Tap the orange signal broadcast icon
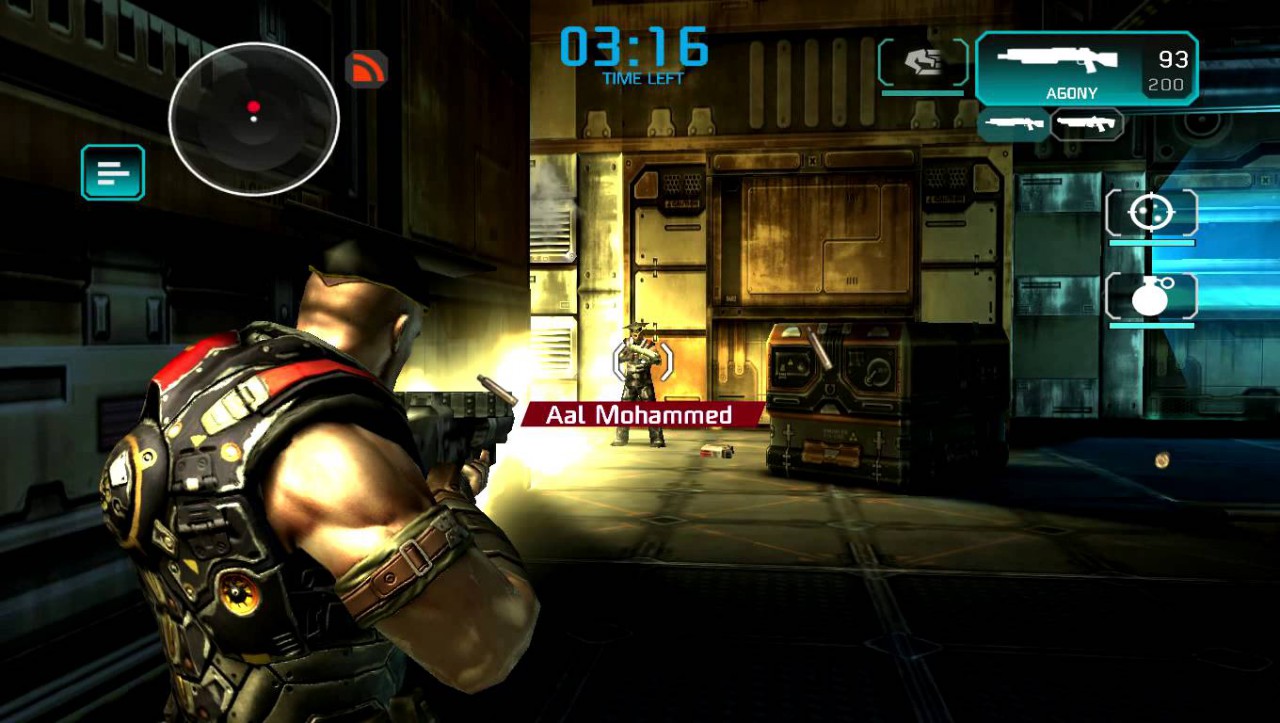Screen dimensions: 1280x723 click(366, 69)
